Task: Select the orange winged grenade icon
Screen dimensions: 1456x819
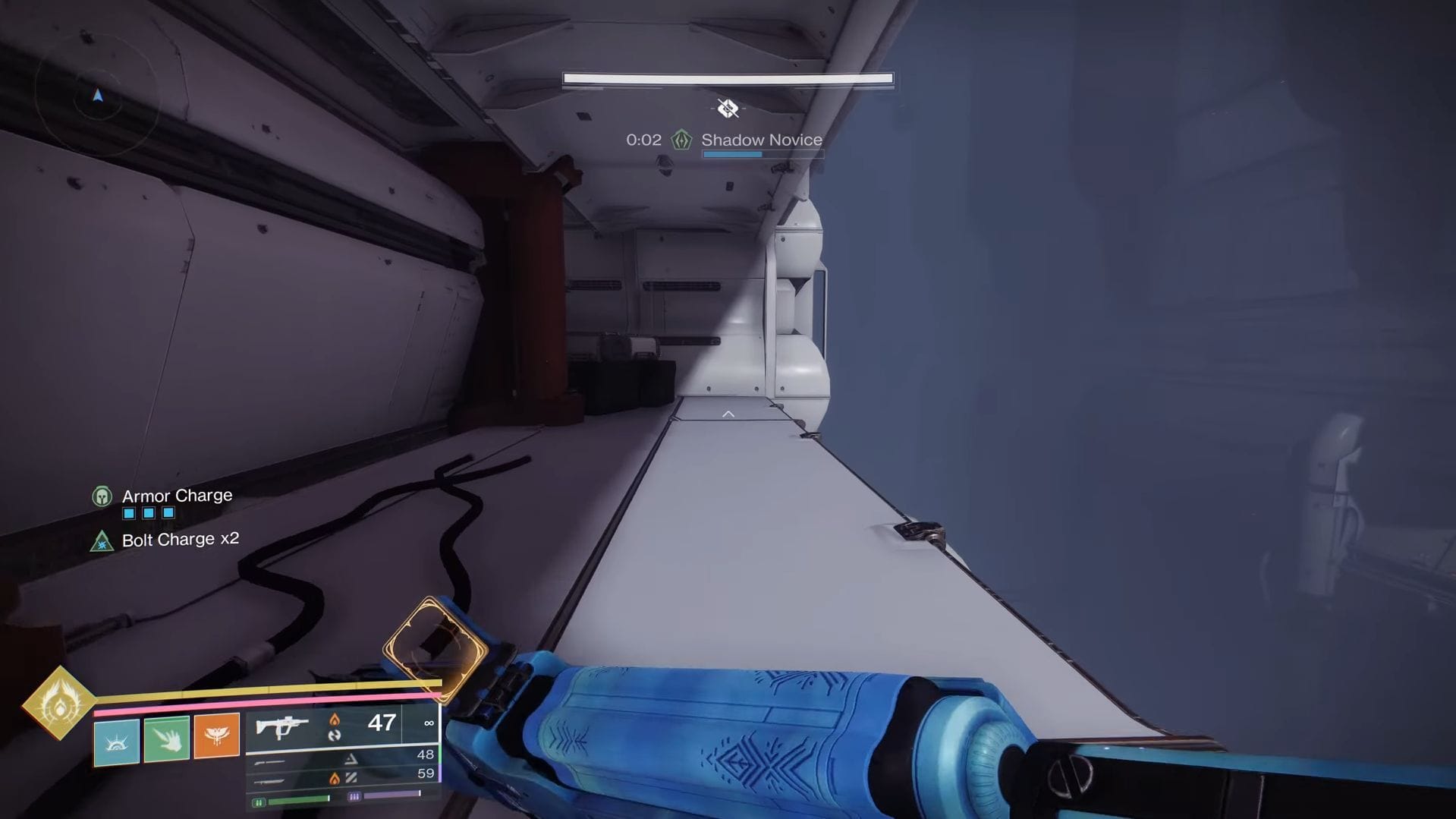Action: [x=216, y=736]
